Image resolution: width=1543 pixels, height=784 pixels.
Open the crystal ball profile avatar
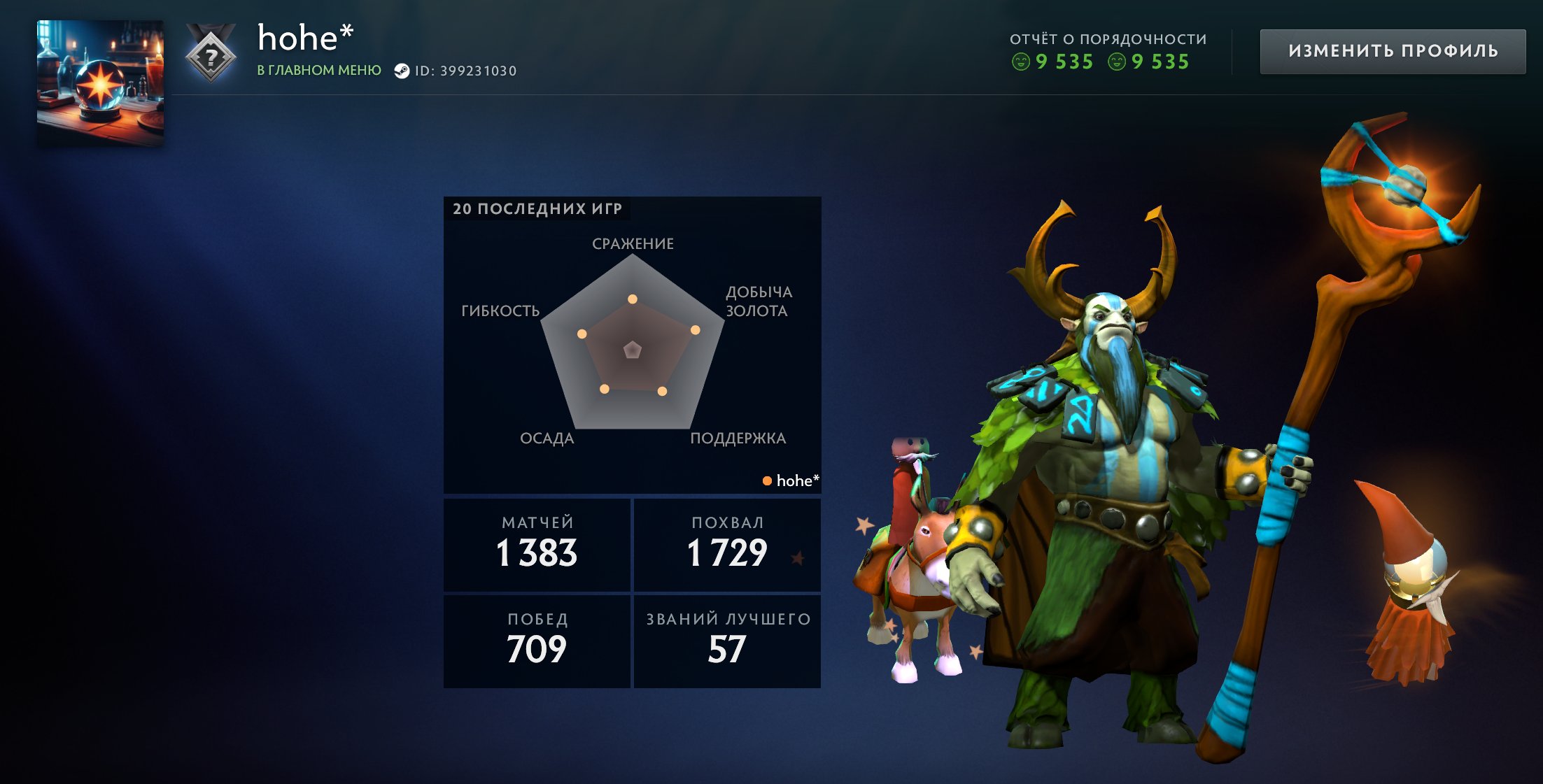click(x=99, y=73)
